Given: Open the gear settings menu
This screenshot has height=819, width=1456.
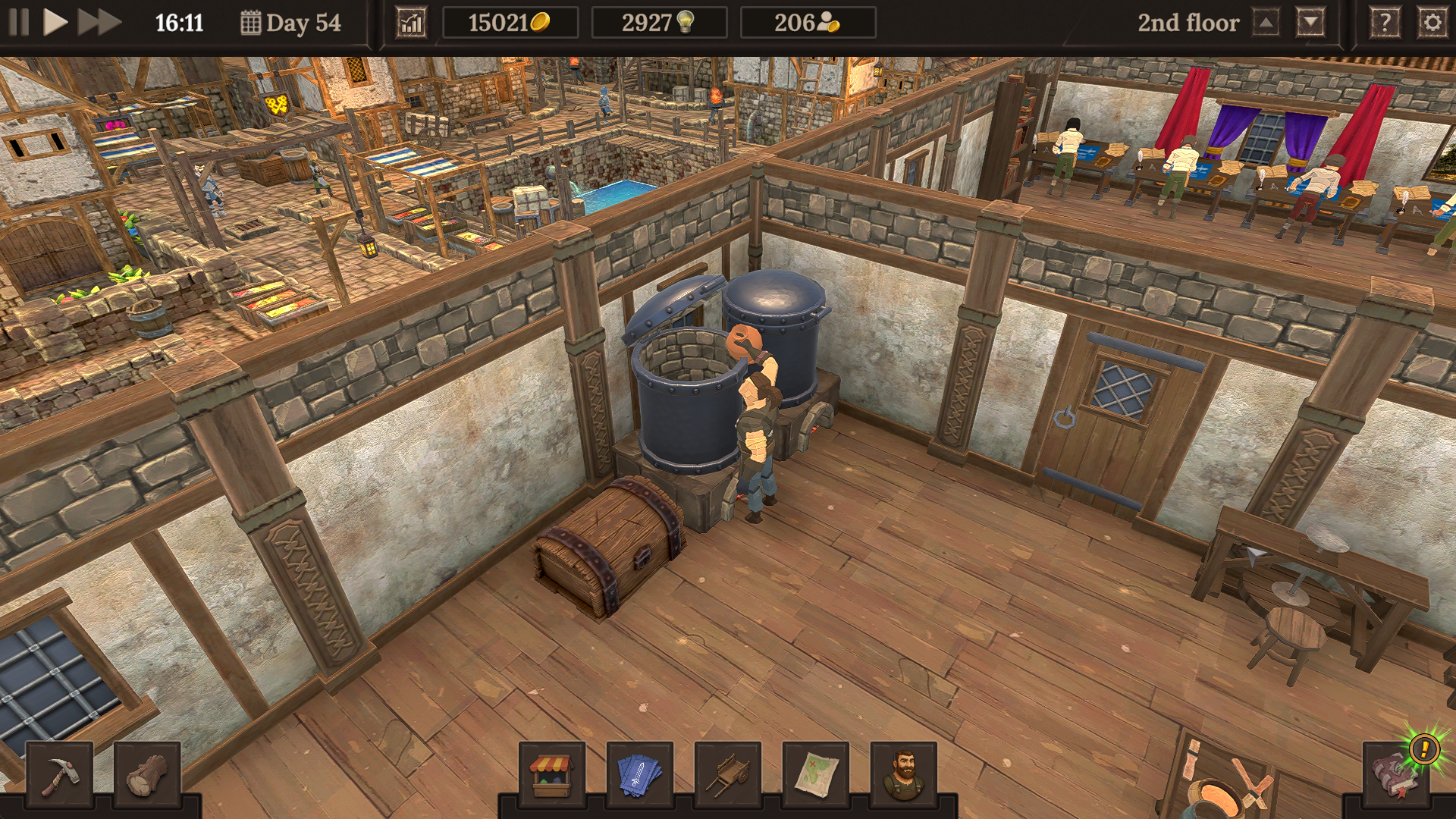Looking at the screenshot, I should pos(1432,23).
